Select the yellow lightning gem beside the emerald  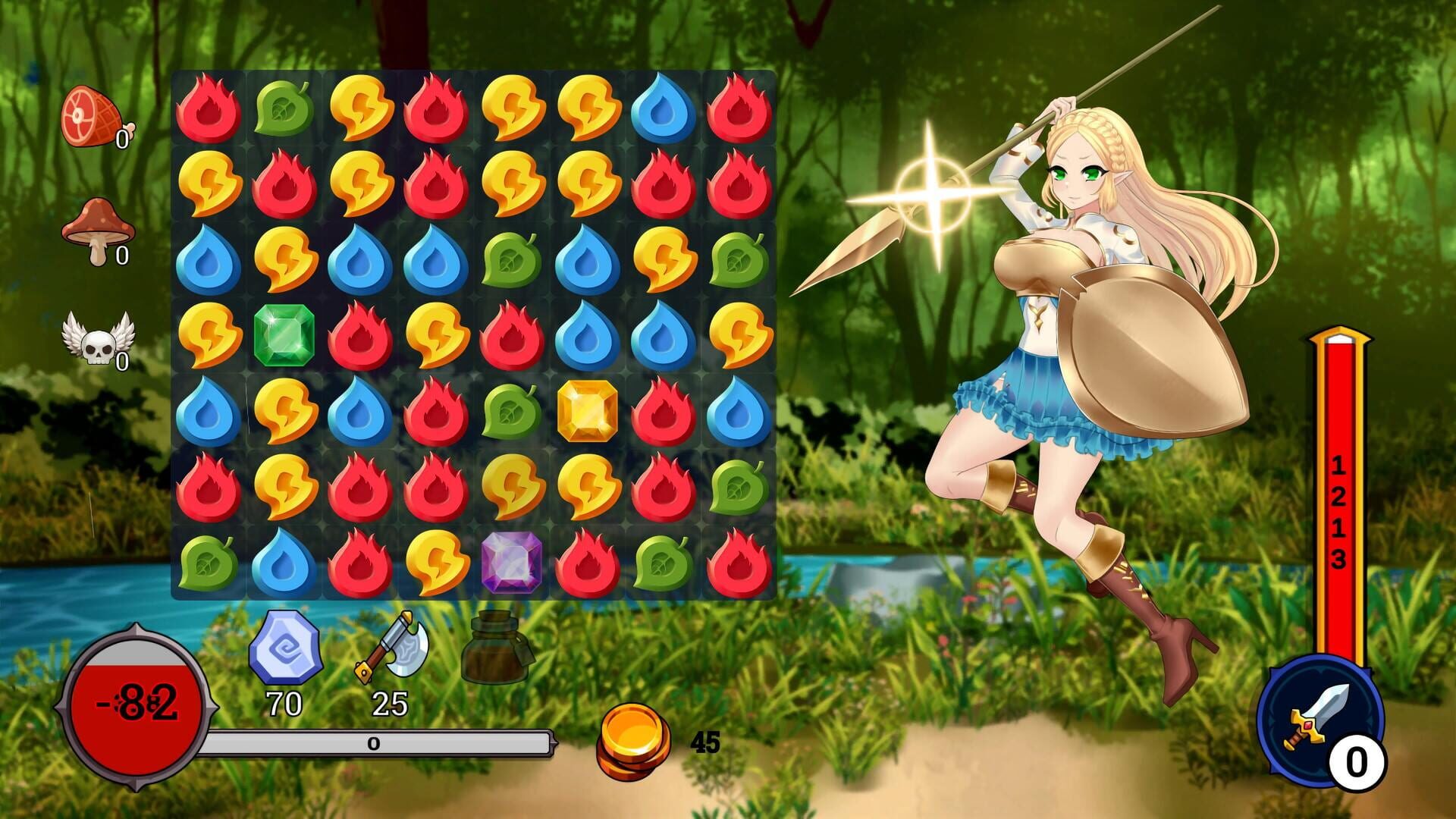click(x=209, y=334)
